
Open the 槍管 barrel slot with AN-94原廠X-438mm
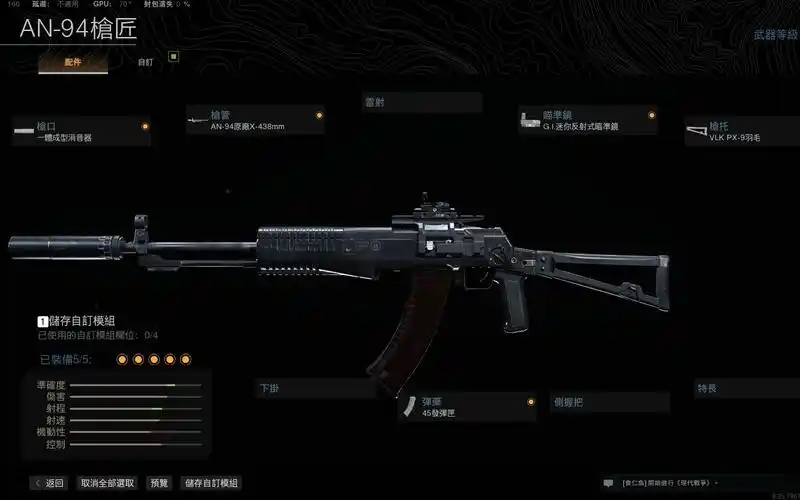click(256, 121)
